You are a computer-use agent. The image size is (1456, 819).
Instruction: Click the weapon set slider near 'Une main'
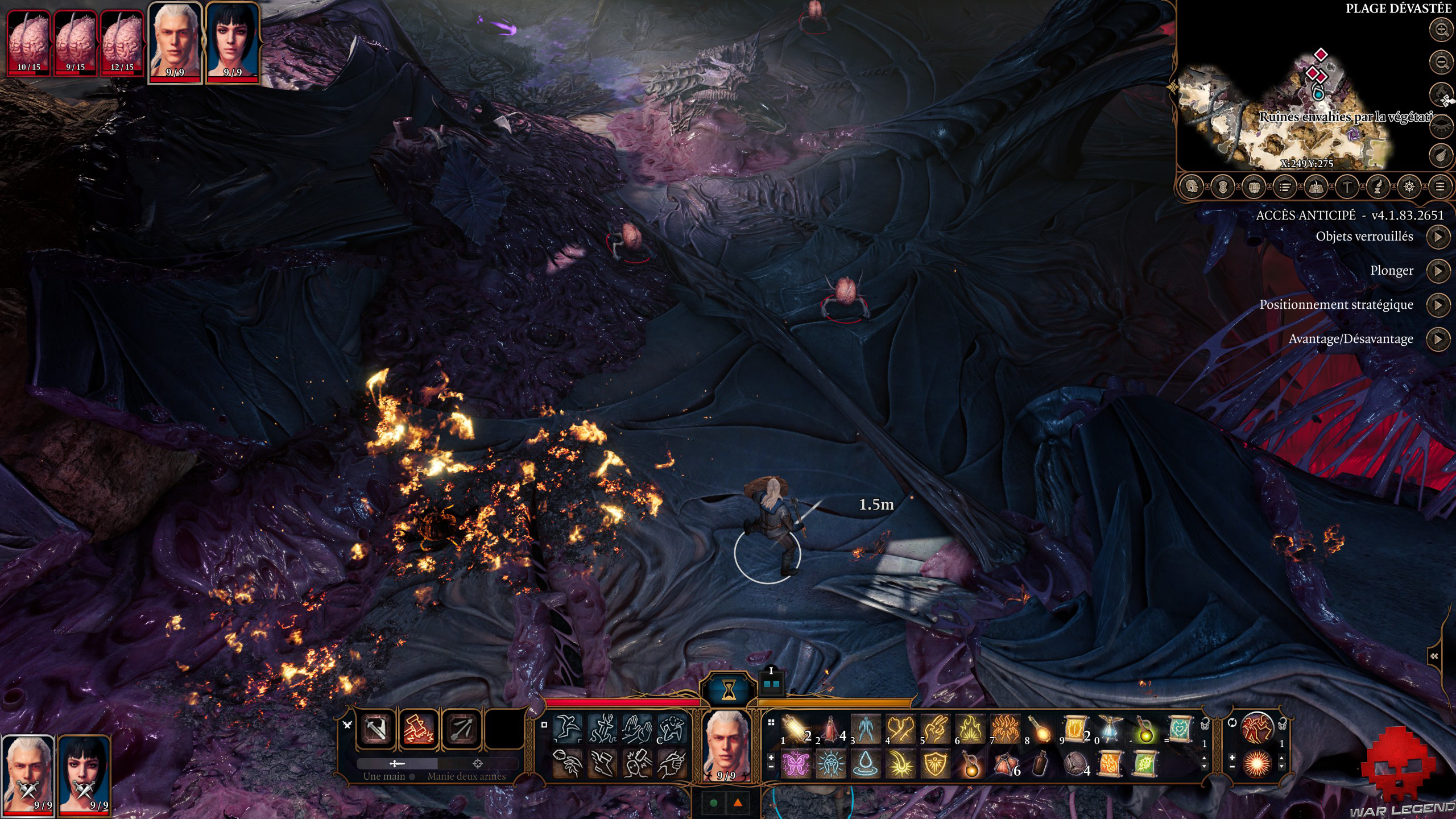point(397,764)
